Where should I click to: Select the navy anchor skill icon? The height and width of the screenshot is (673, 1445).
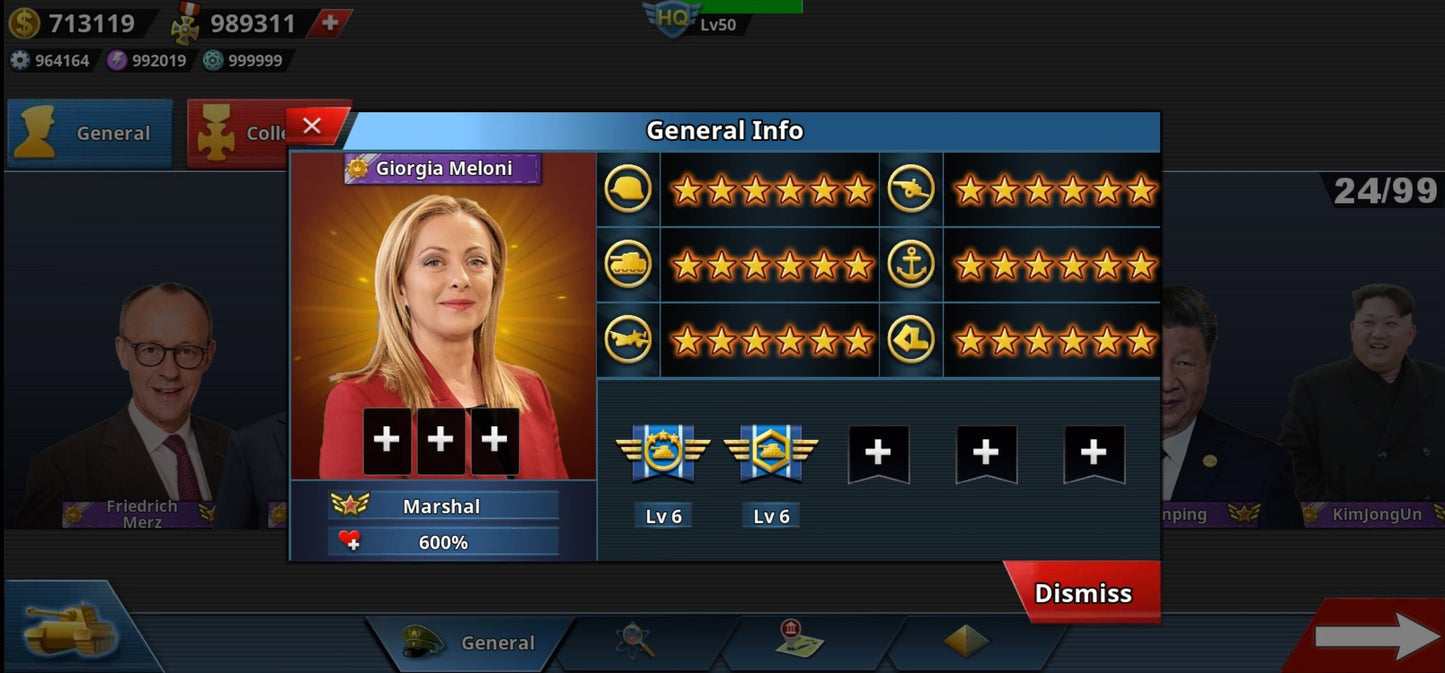pos(911,265)
